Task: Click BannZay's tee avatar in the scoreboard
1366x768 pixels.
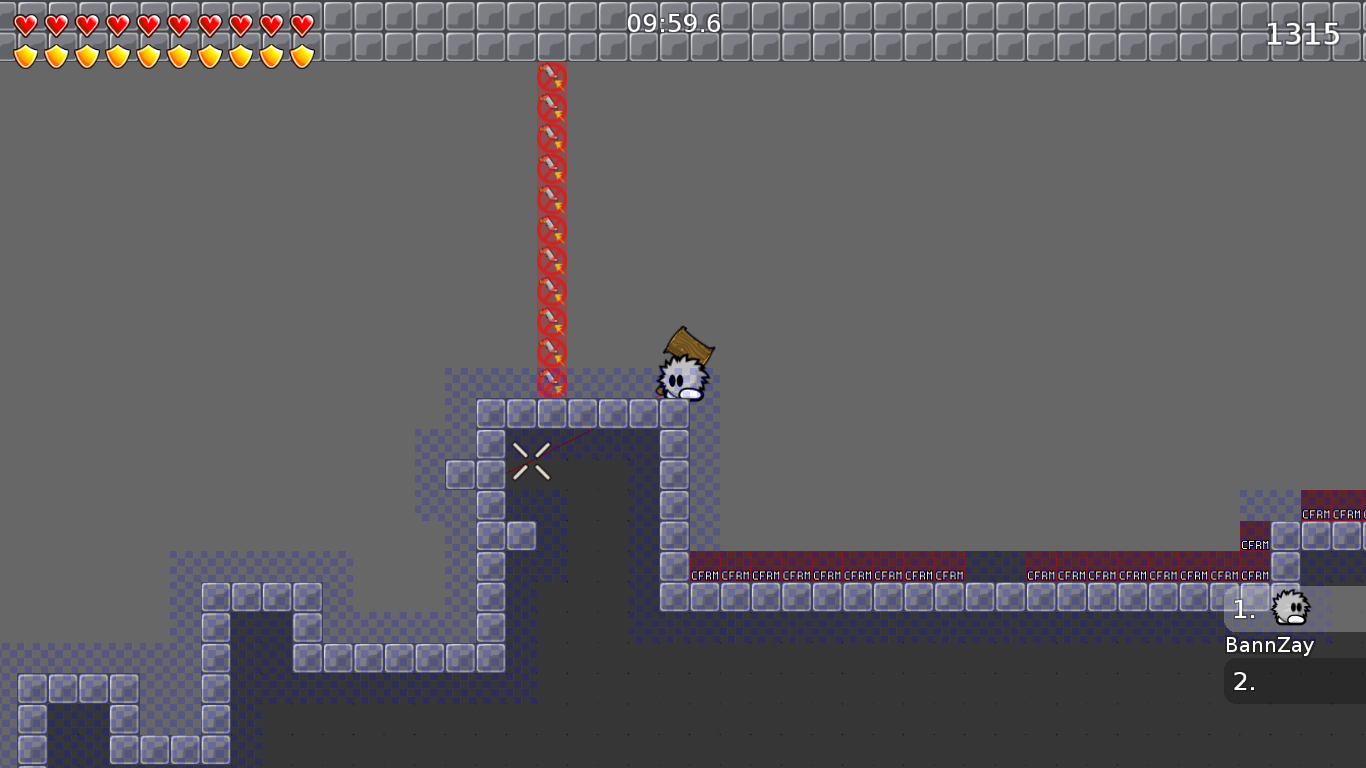Action: tap(1291, 607)
